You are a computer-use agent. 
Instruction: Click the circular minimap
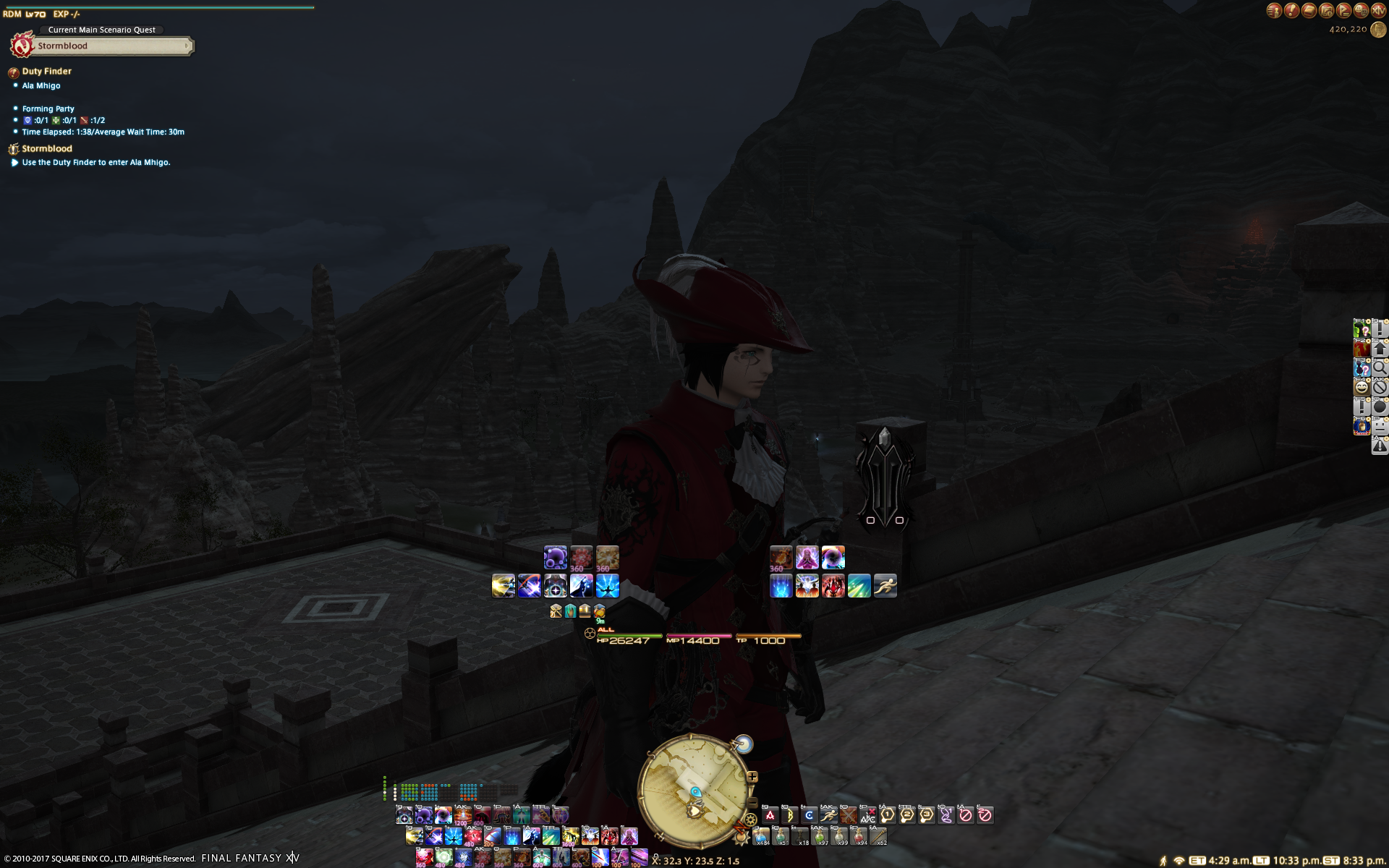693,792
